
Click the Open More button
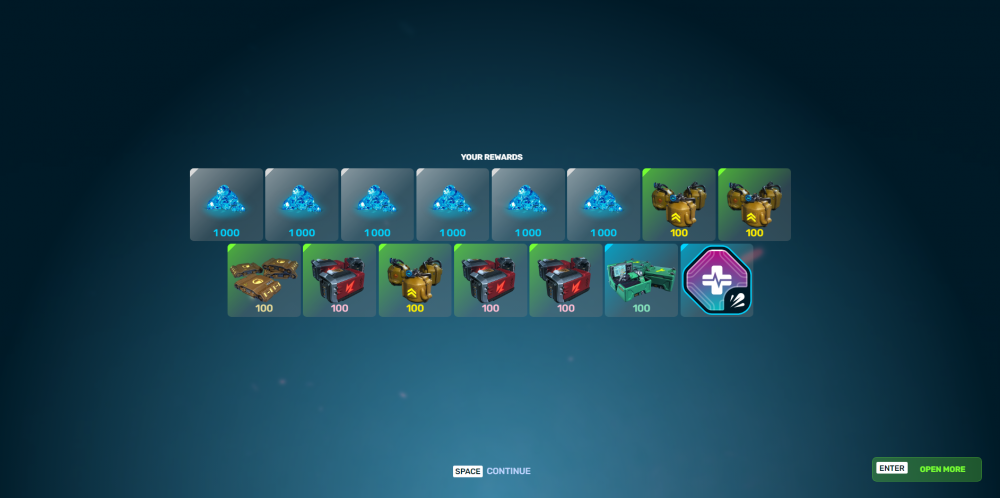926,469
